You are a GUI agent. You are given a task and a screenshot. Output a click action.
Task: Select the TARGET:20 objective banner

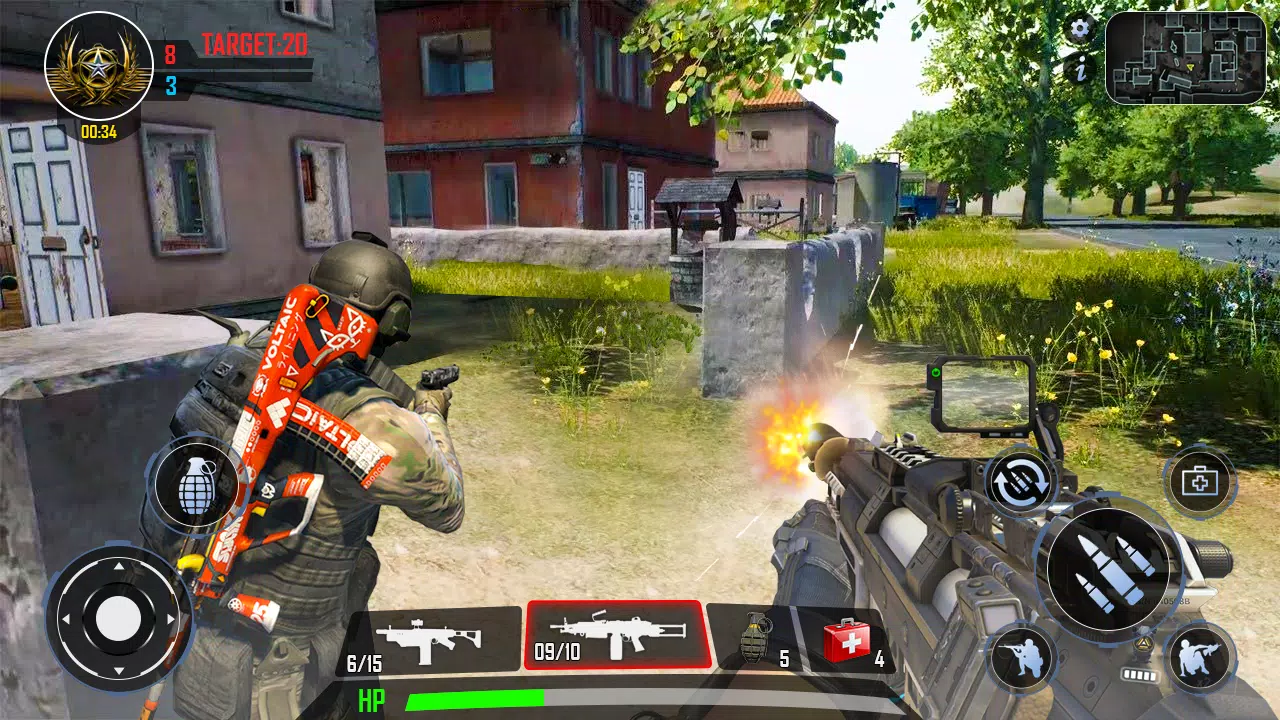[x=253, y=44]
